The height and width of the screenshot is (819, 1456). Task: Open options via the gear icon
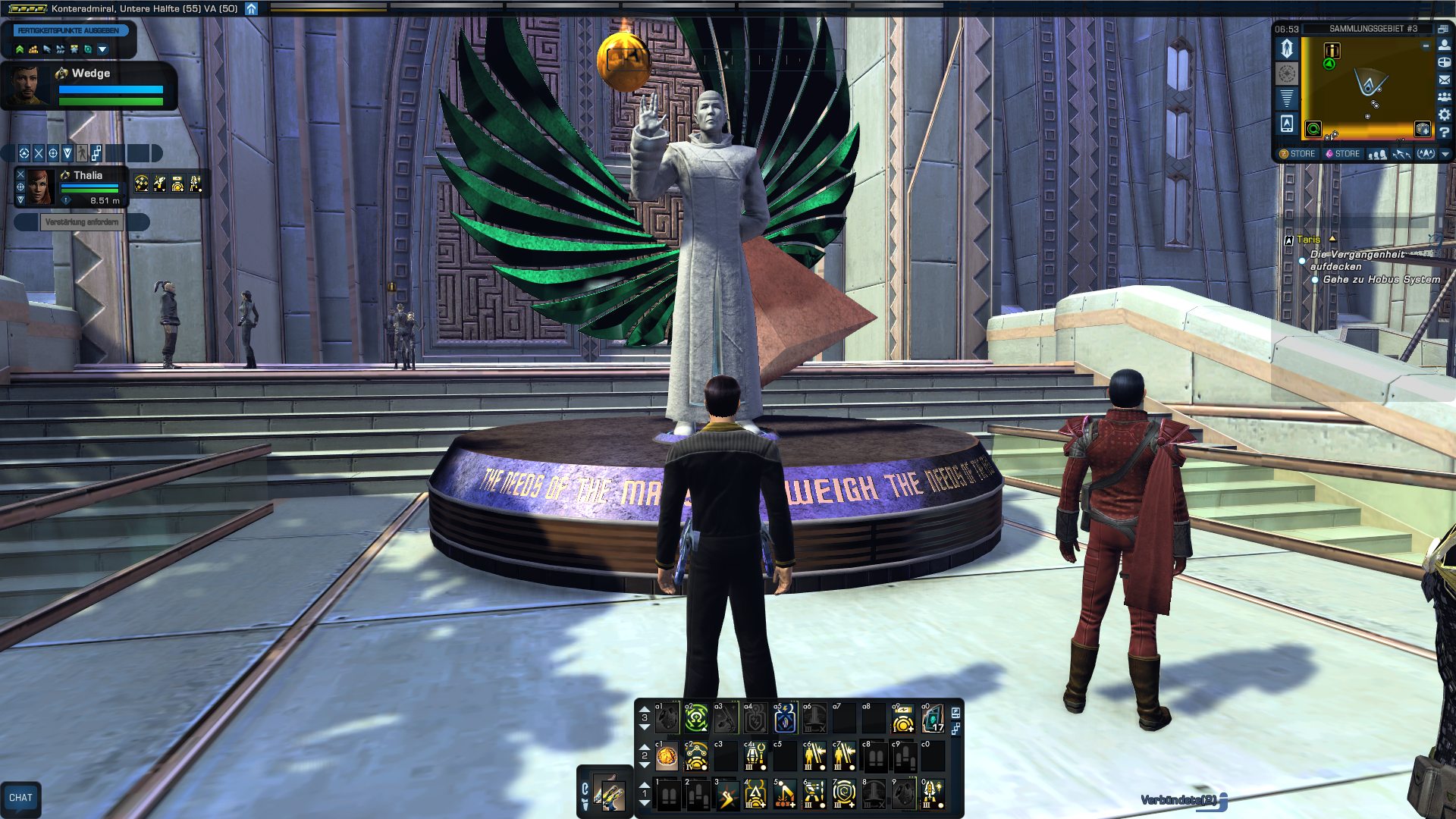point(1445,115)
